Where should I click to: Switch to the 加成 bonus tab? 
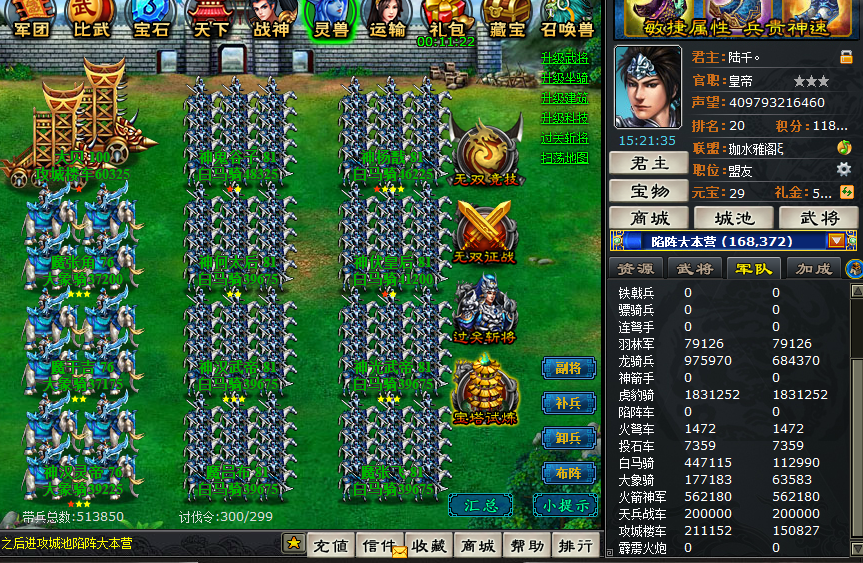813,268
